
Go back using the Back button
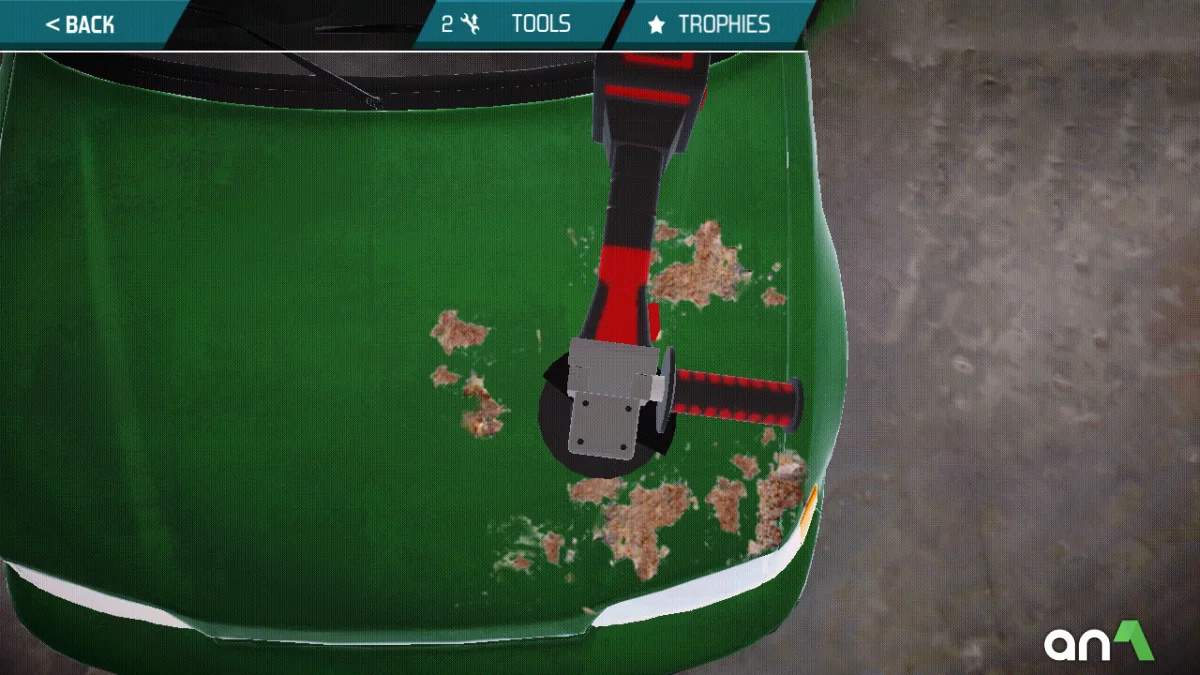coord(80,24)
